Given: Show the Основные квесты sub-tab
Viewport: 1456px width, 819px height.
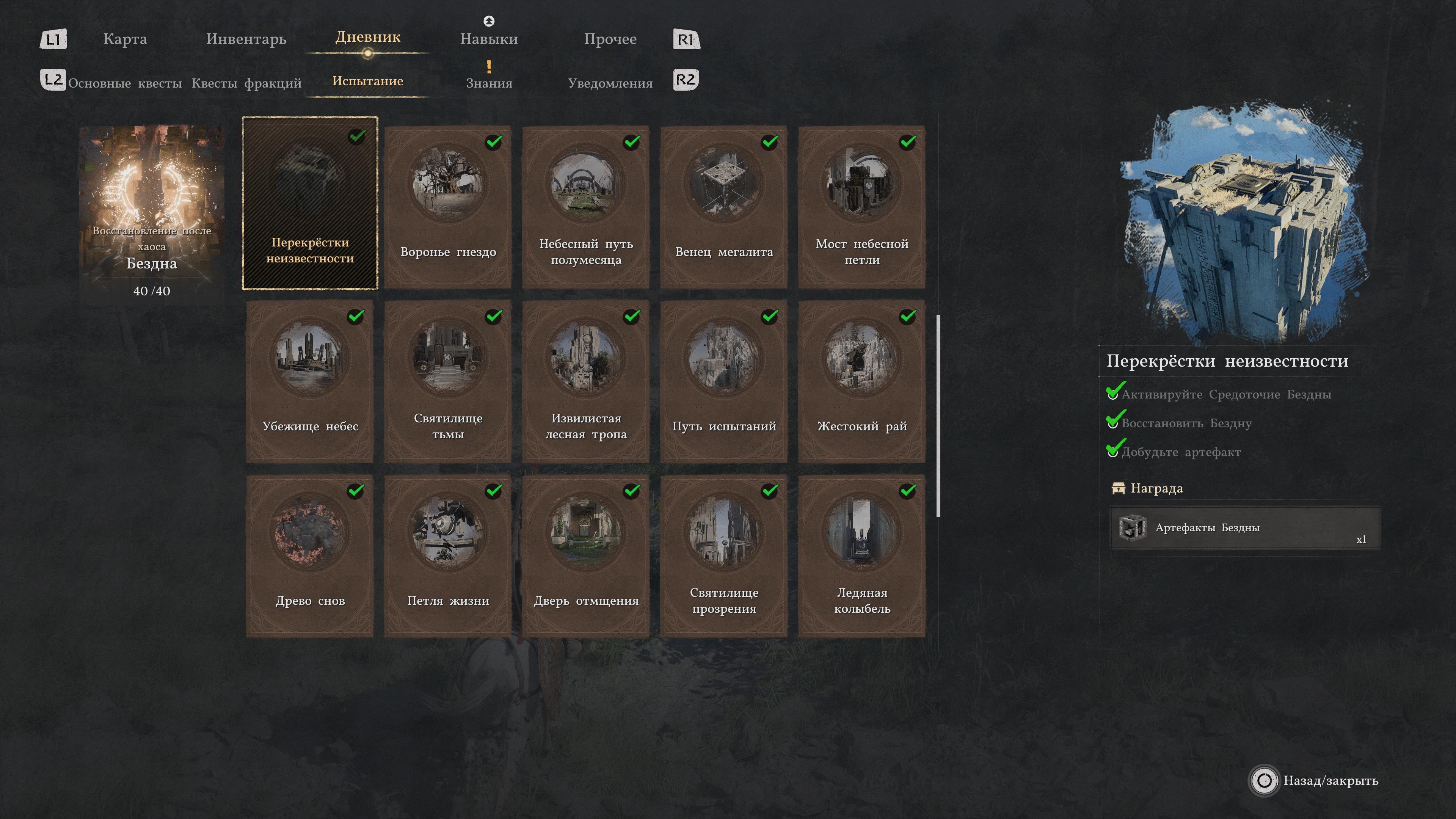Looking at the screenshot, I should coord(125,83).
